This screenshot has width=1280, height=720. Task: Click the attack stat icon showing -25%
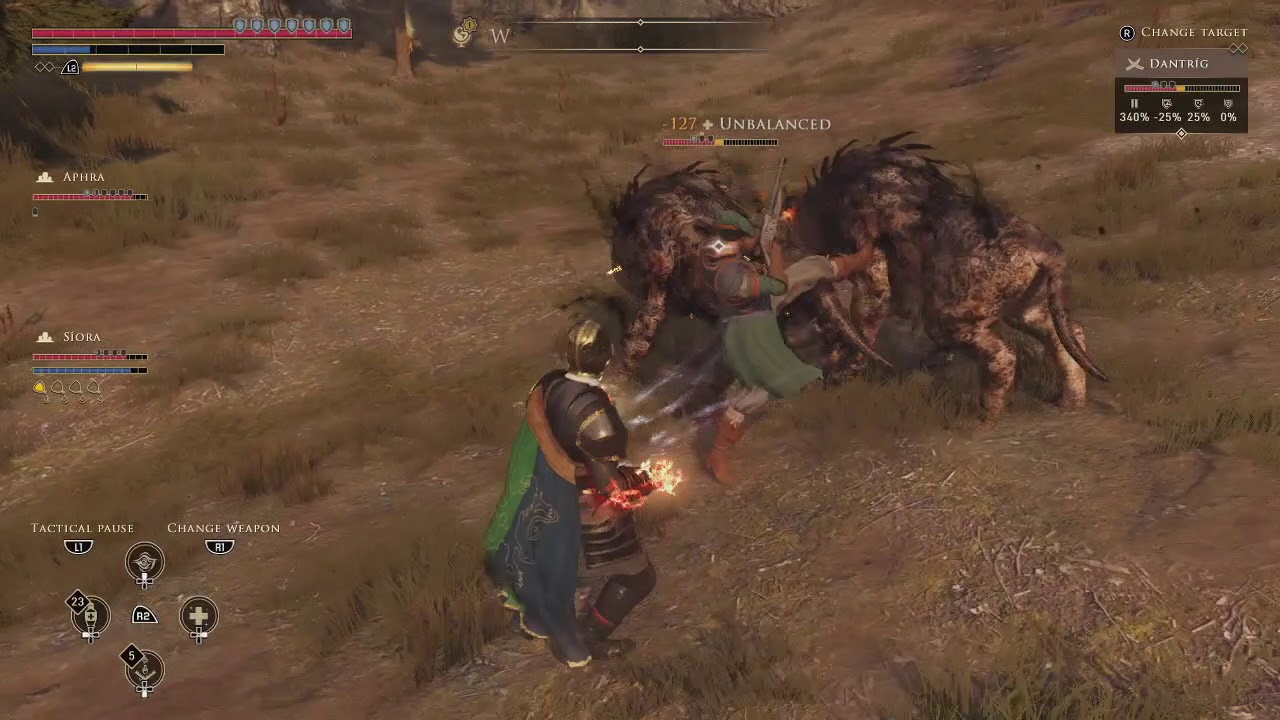pyautogui.click(x=1167, y=104)
